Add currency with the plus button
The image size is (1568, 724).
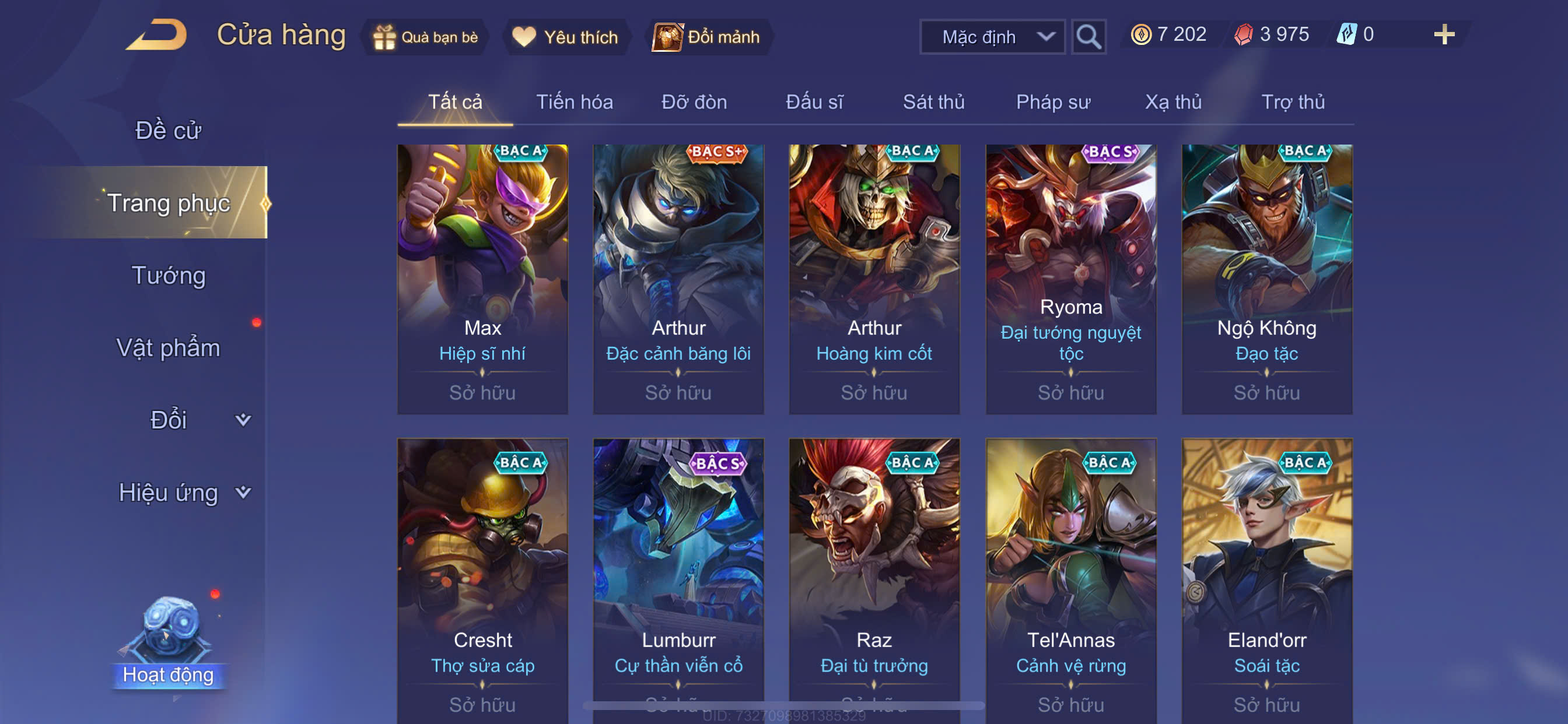click(x=1444, y=34)
